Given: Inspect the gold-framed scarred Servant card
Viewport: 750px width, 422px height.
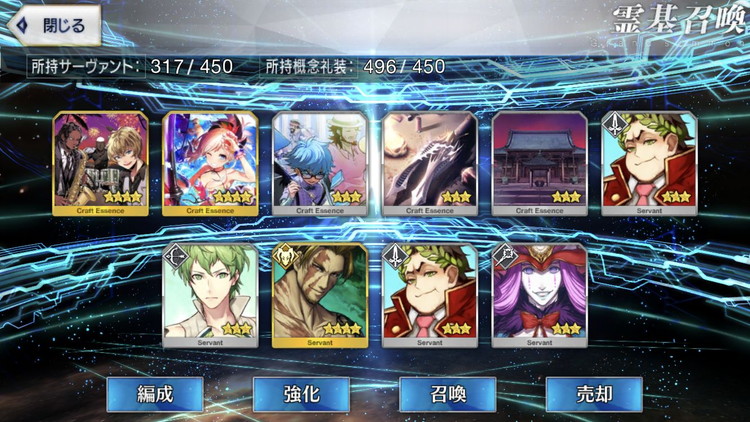Looking at the screenshot, I should coord(320,295).
